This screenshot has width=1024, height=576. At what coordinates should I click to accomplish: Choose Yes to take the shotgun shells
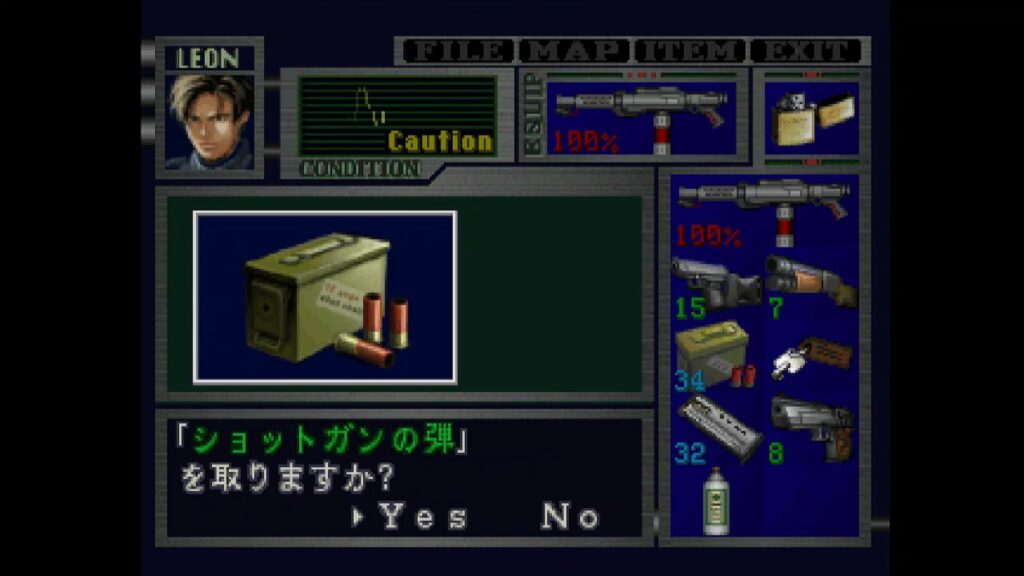click(x=423, y=517)
